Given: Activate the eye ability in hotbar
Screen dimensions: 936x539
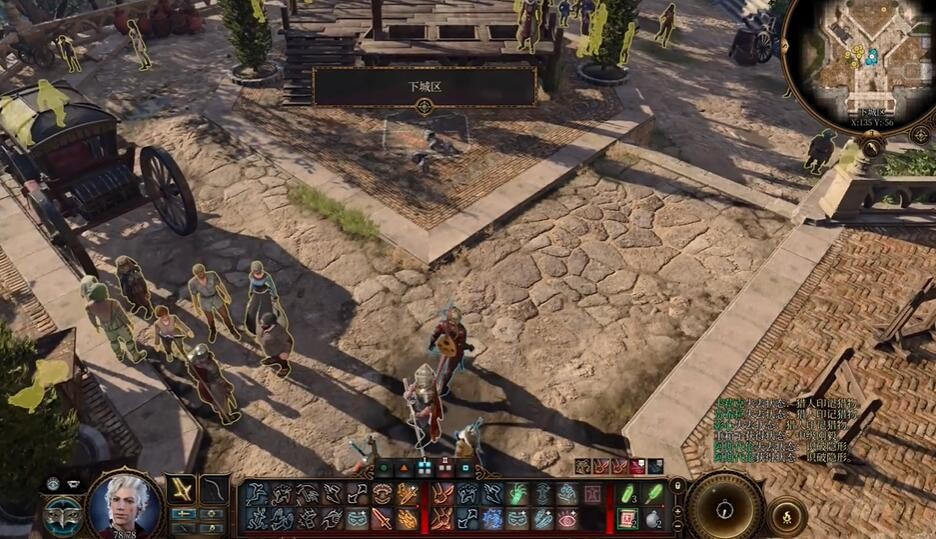Looking at the screenshot, I should [567, 518].
